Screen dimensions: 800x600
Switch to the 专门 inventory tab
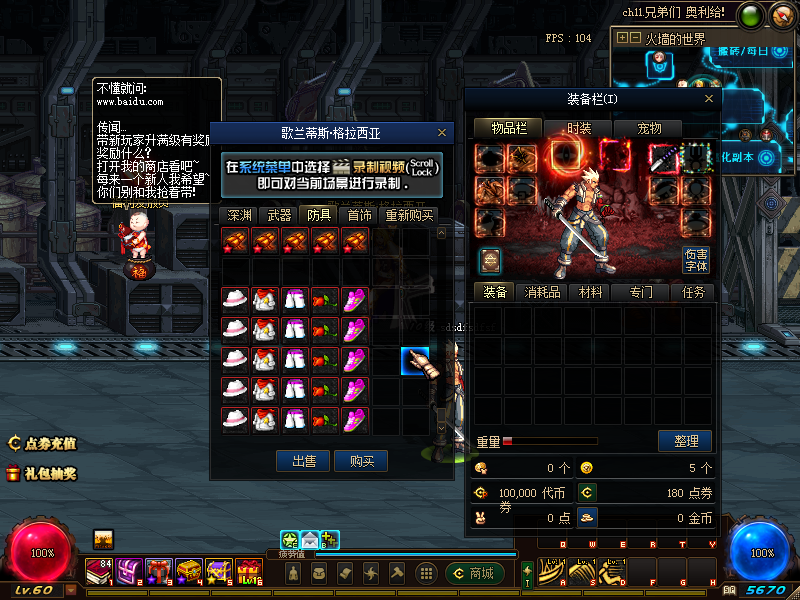(641, 292)
